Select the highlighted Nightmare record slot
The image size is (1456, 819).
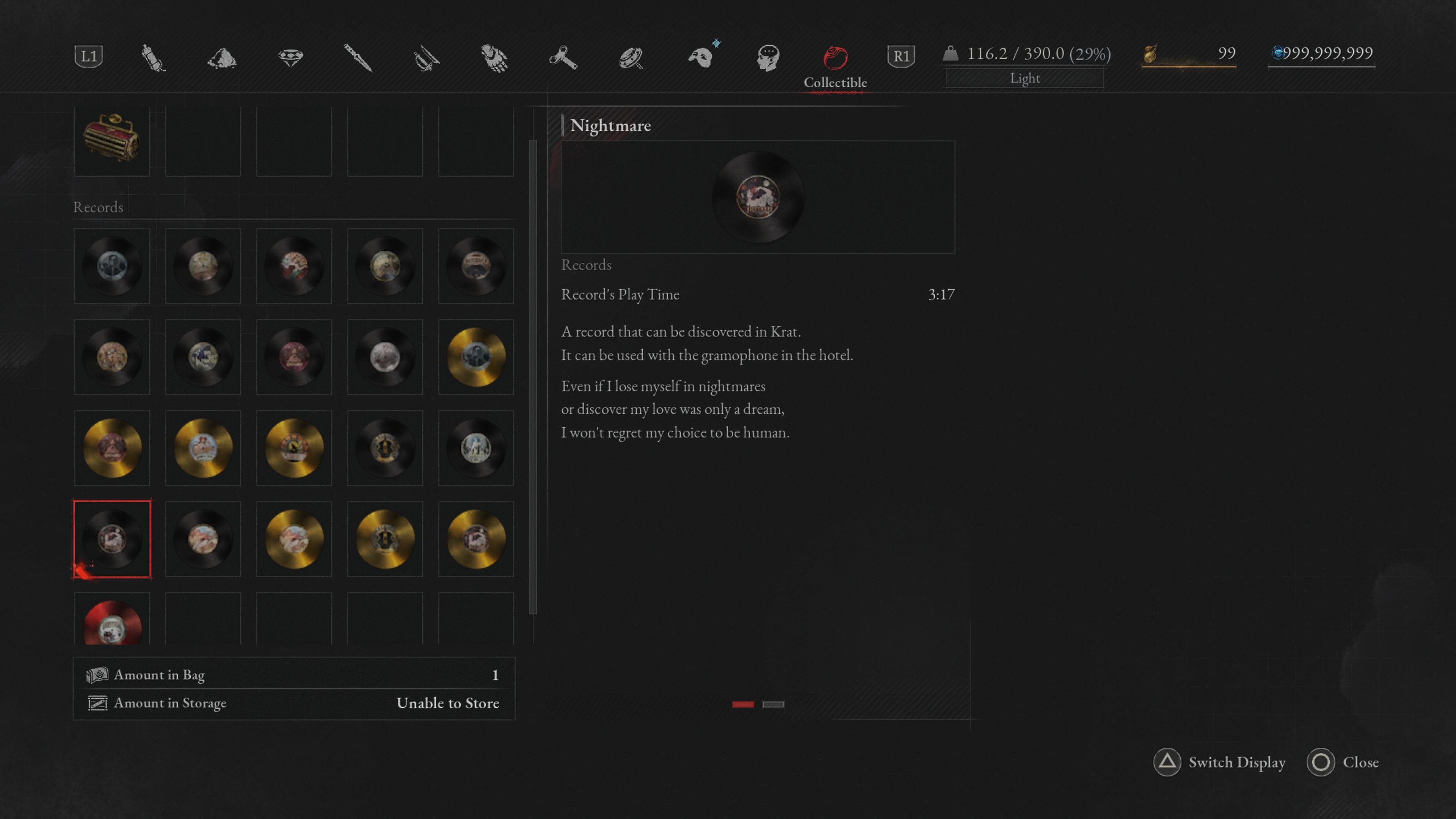click(x=112, y=539)
